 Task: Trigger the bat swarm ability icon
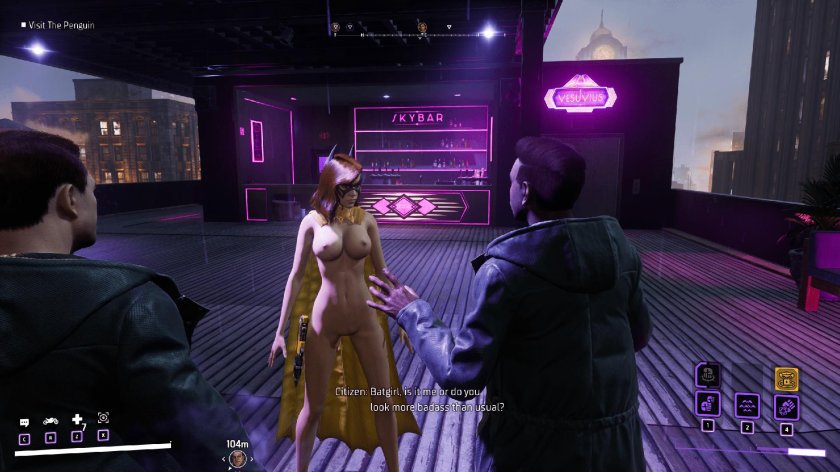(747, 405)
